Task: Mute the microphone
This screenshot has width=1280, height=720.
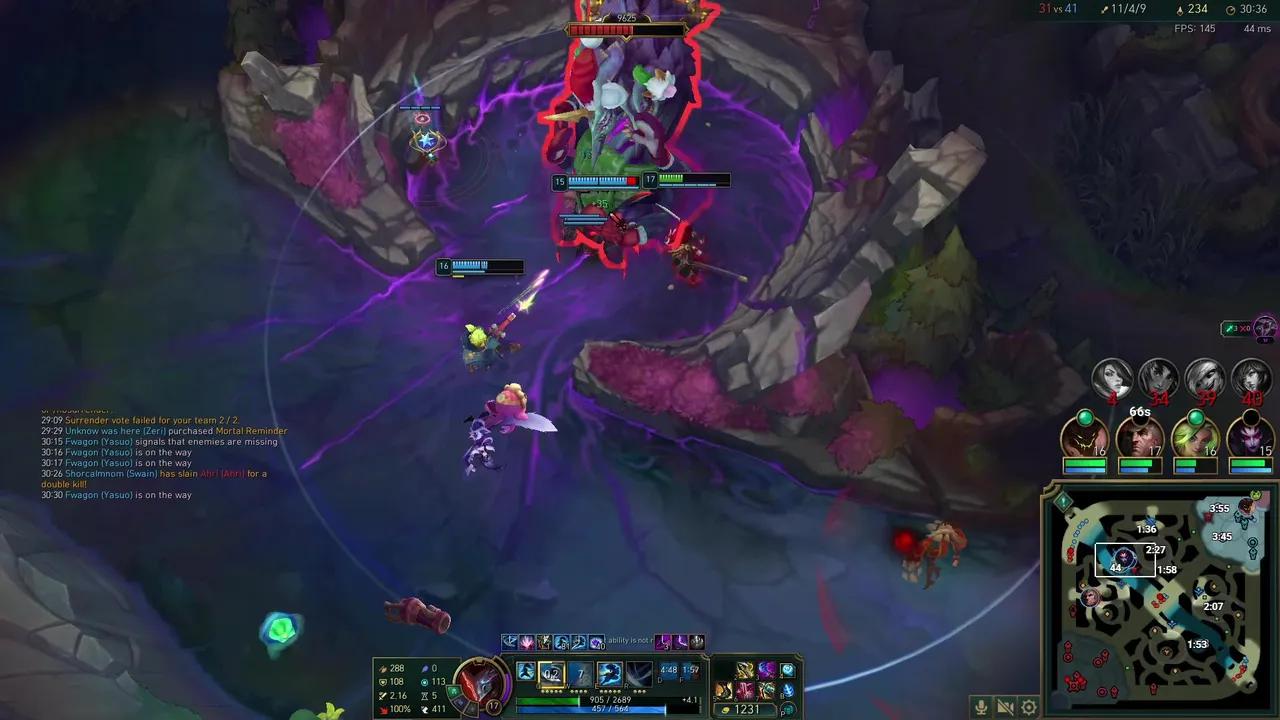Action: (981, 707)
